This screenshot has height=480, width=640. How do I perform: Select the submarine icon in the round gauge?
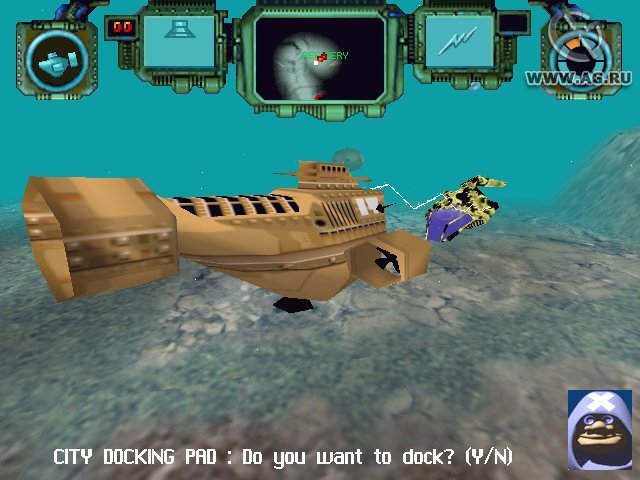coord(57,60)
